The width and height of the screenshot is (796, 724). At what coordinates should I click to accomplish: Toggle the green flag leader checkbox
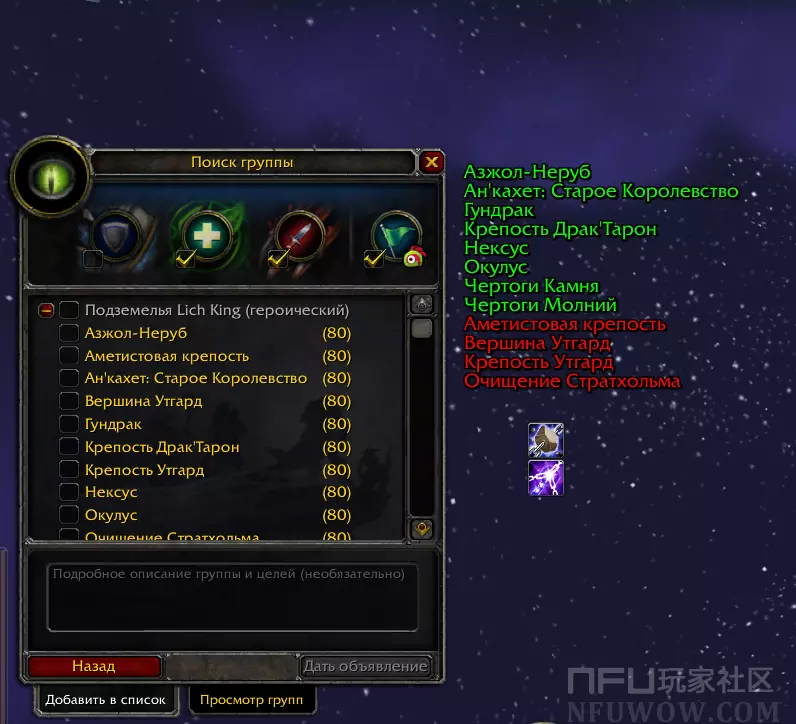[x=374, y=259]
